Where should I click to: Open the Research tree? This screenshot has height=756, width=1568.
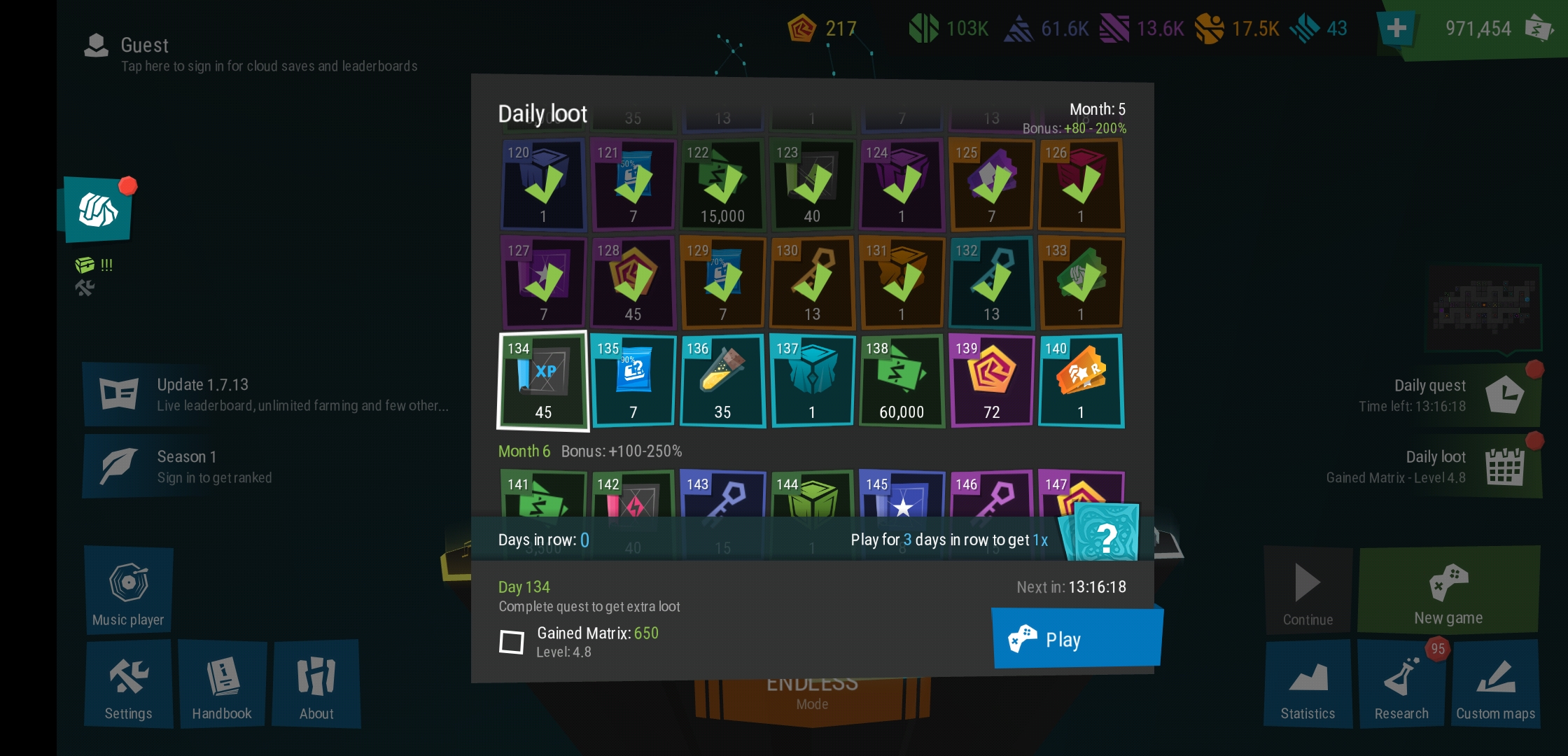[1401, 685]
